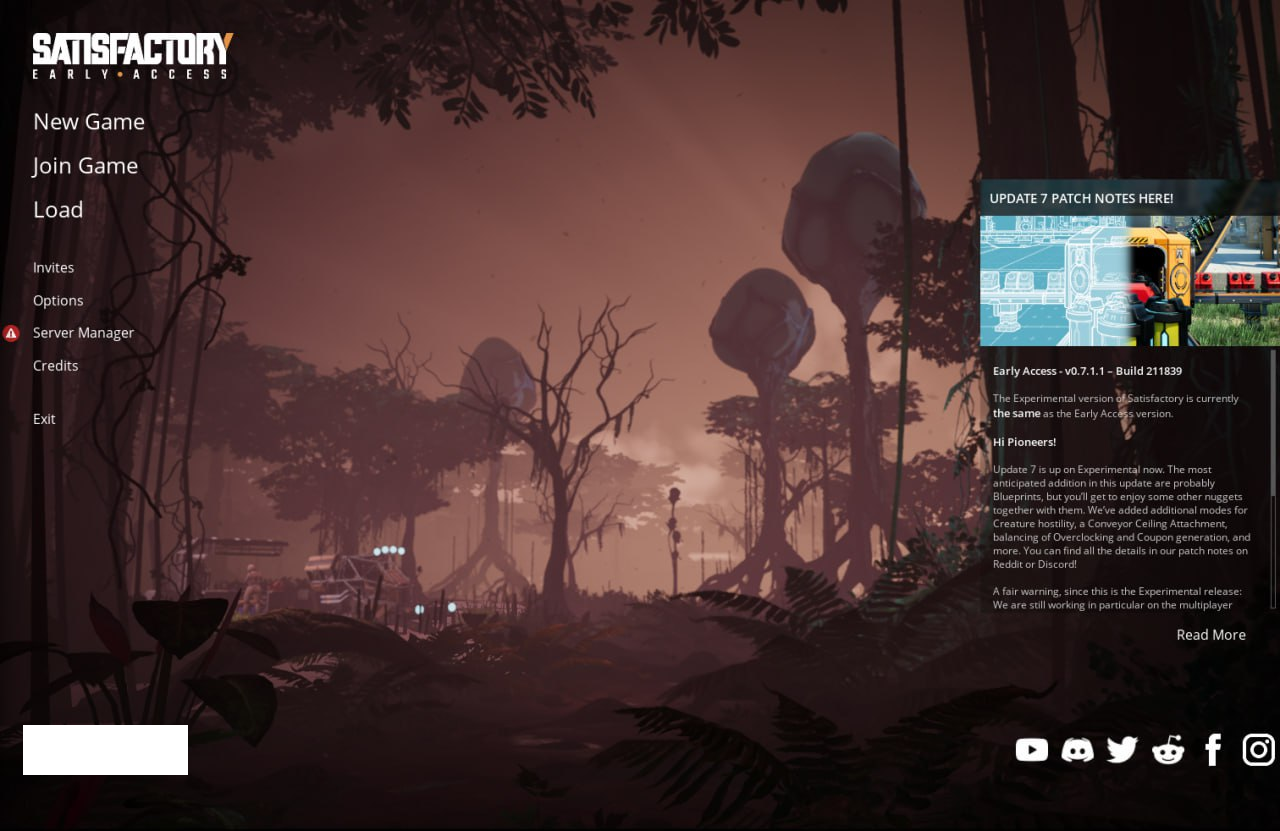Open the Facebook page link
The width and height of the screenshot is (1280, 831).
(x=1213, y=750)
